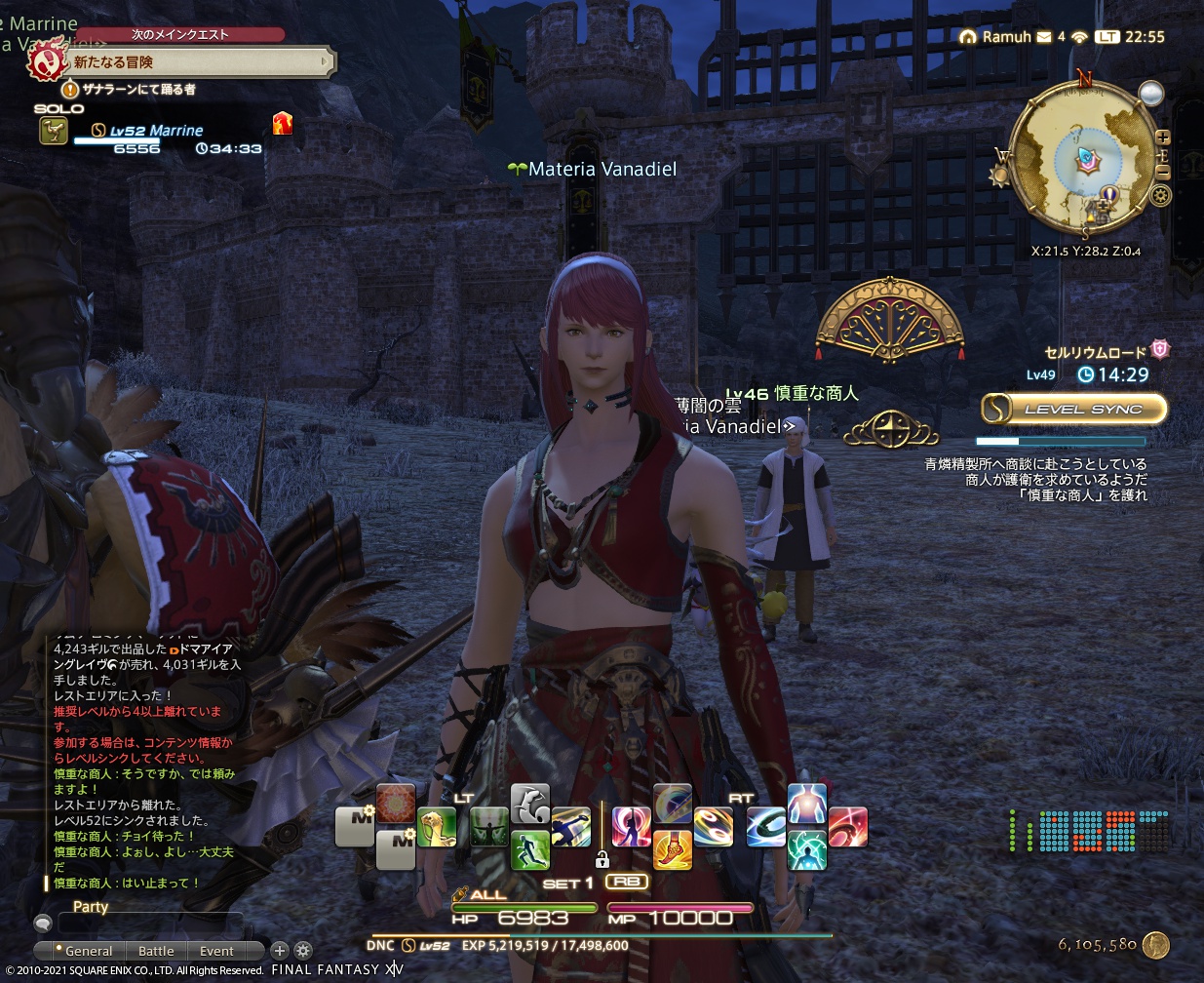Click the LEVEL SYNC button
Image resolution: width=1204 pixels, height=983 pixels.
[1073, 409]
